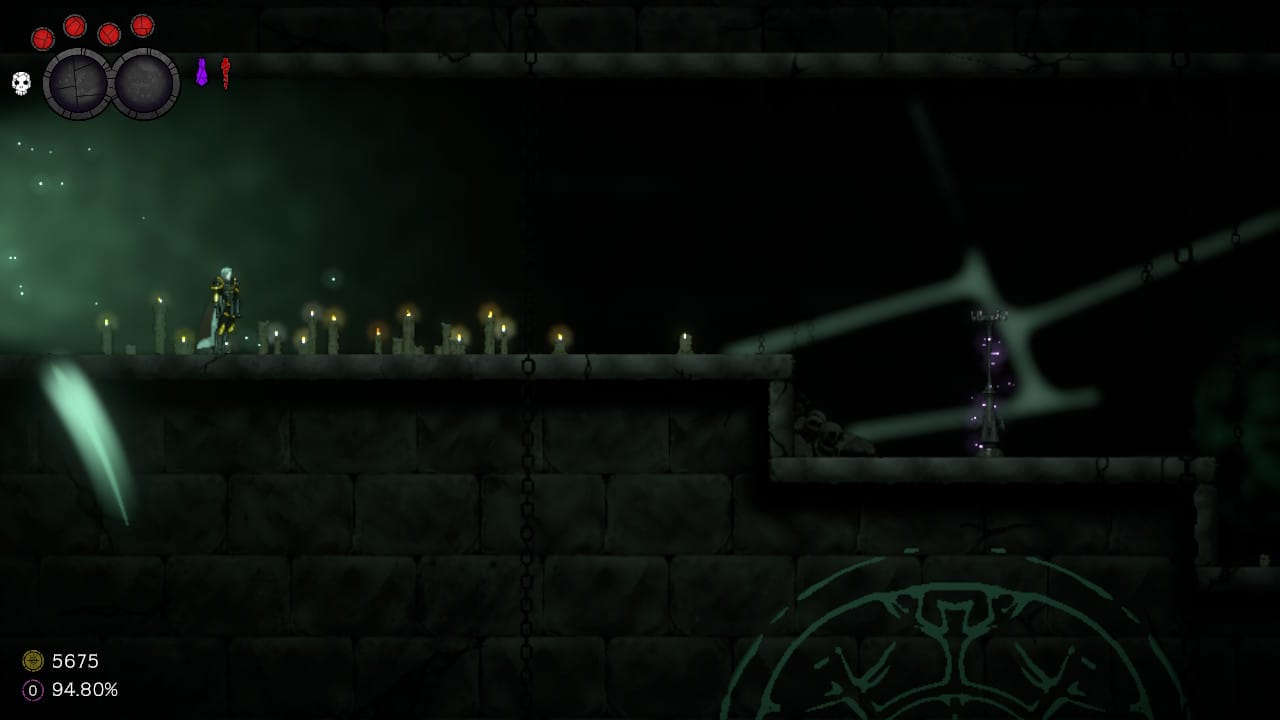This screenshot has height=720, width=1280.
Task: Click the white skull icon
Action: point(21,83)
